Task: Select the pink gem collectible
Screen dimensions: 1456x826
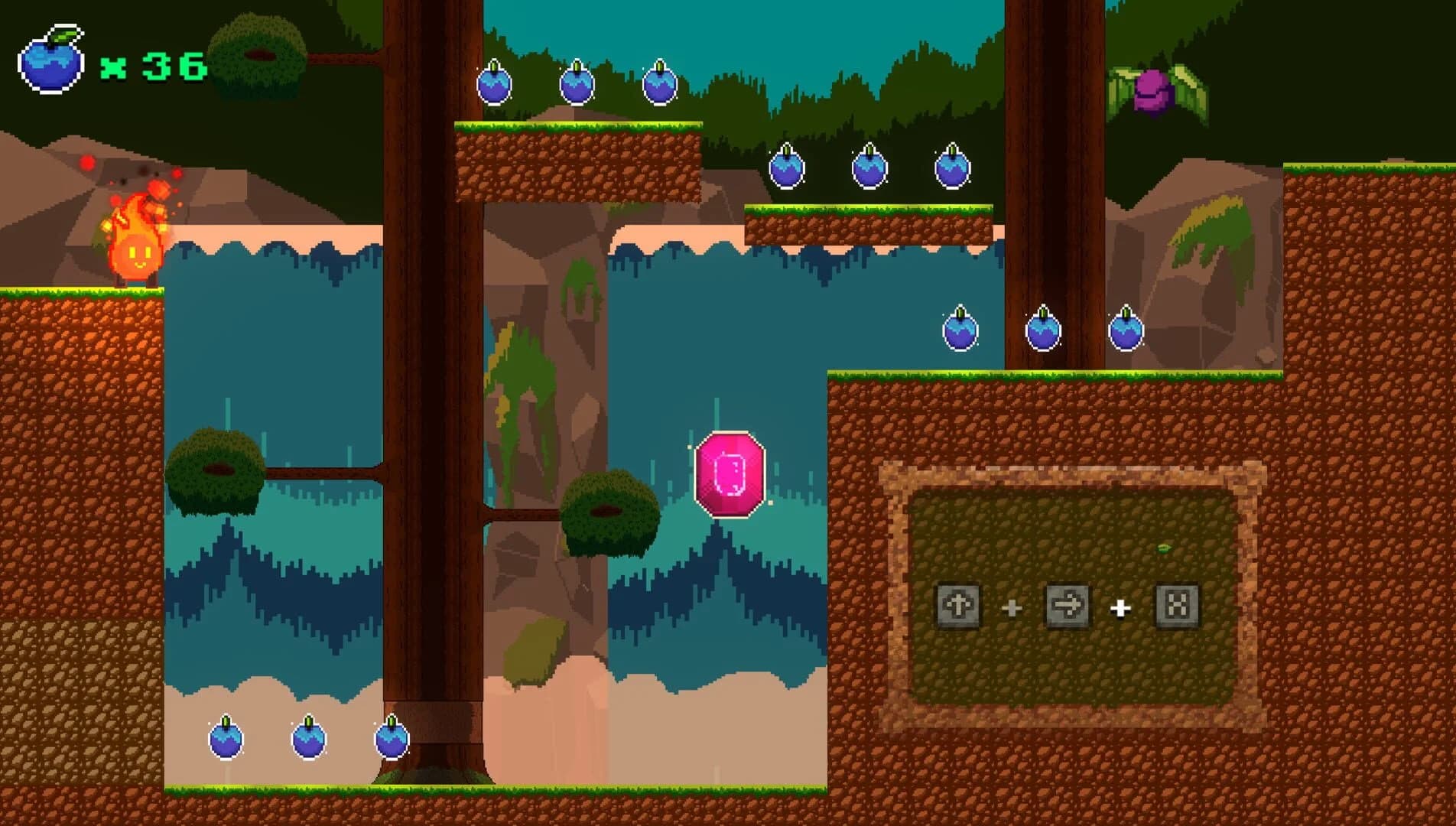Action: click(x=730, y=474)
